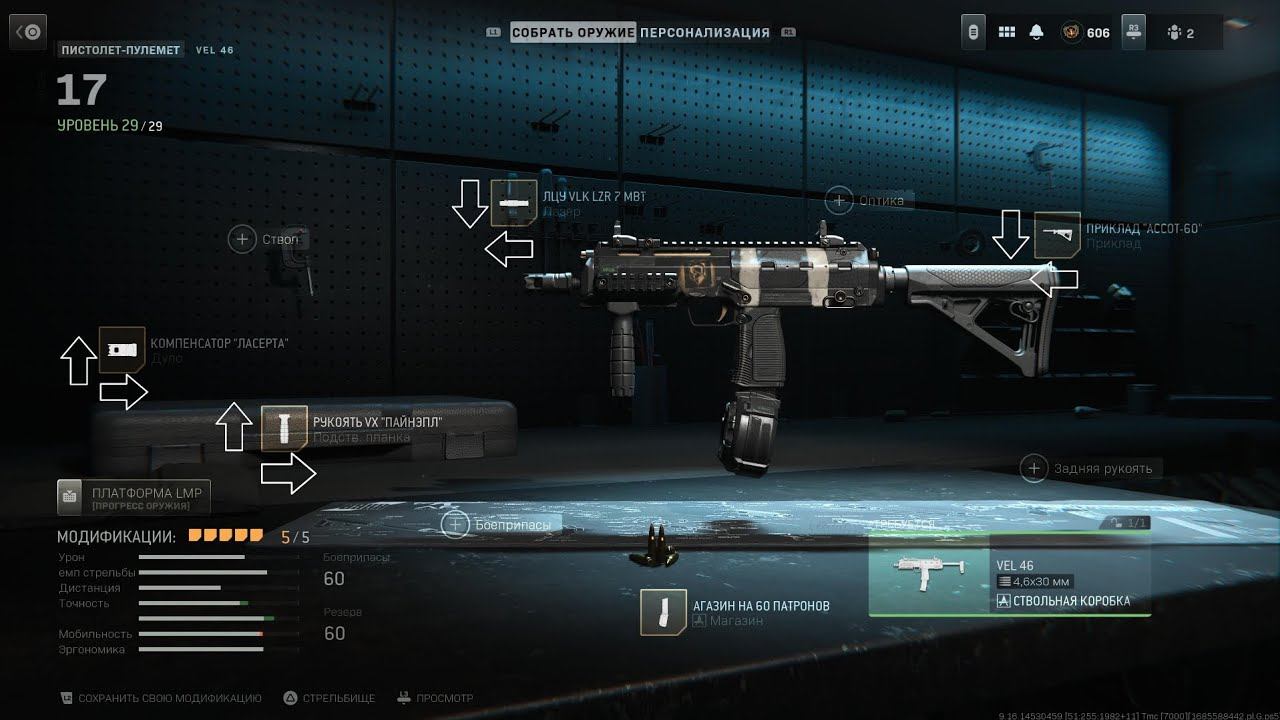Viewport: 1280px width, 720px height.
Task: Open the Платформа LMP weapon progress
Action: tap(134, 497)
